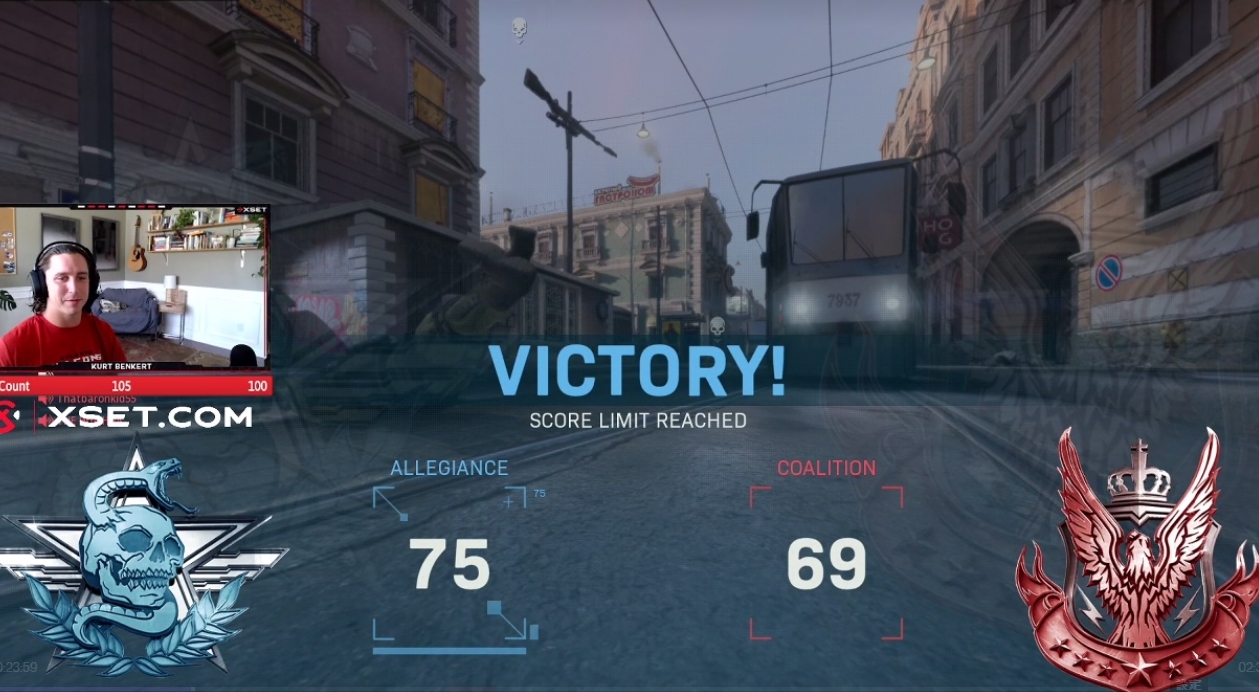Select the Kurt Benkert webcam feed
Image resolution: width=1259 pixels, height=692 pixels.
[x=135, y=287]
